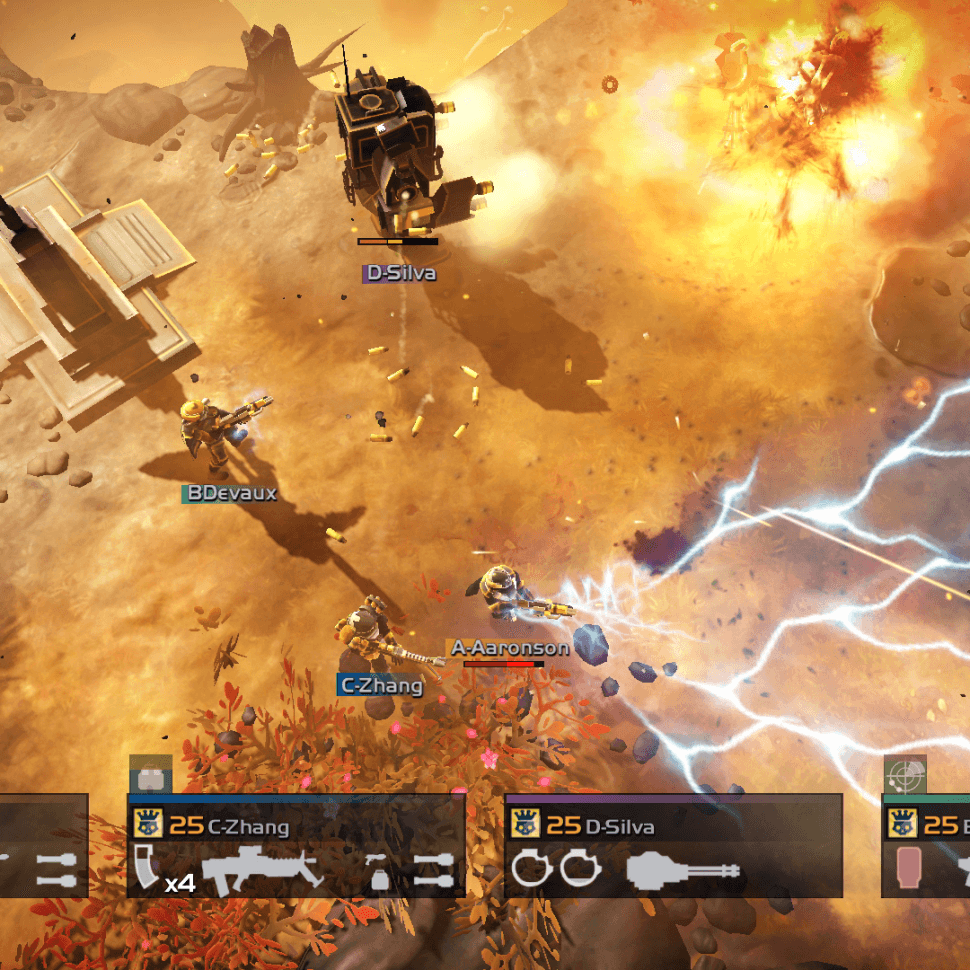Click C-Zhang's rank badge emblem
Viewport: 970px width, 970px height.
coord(148,825)
